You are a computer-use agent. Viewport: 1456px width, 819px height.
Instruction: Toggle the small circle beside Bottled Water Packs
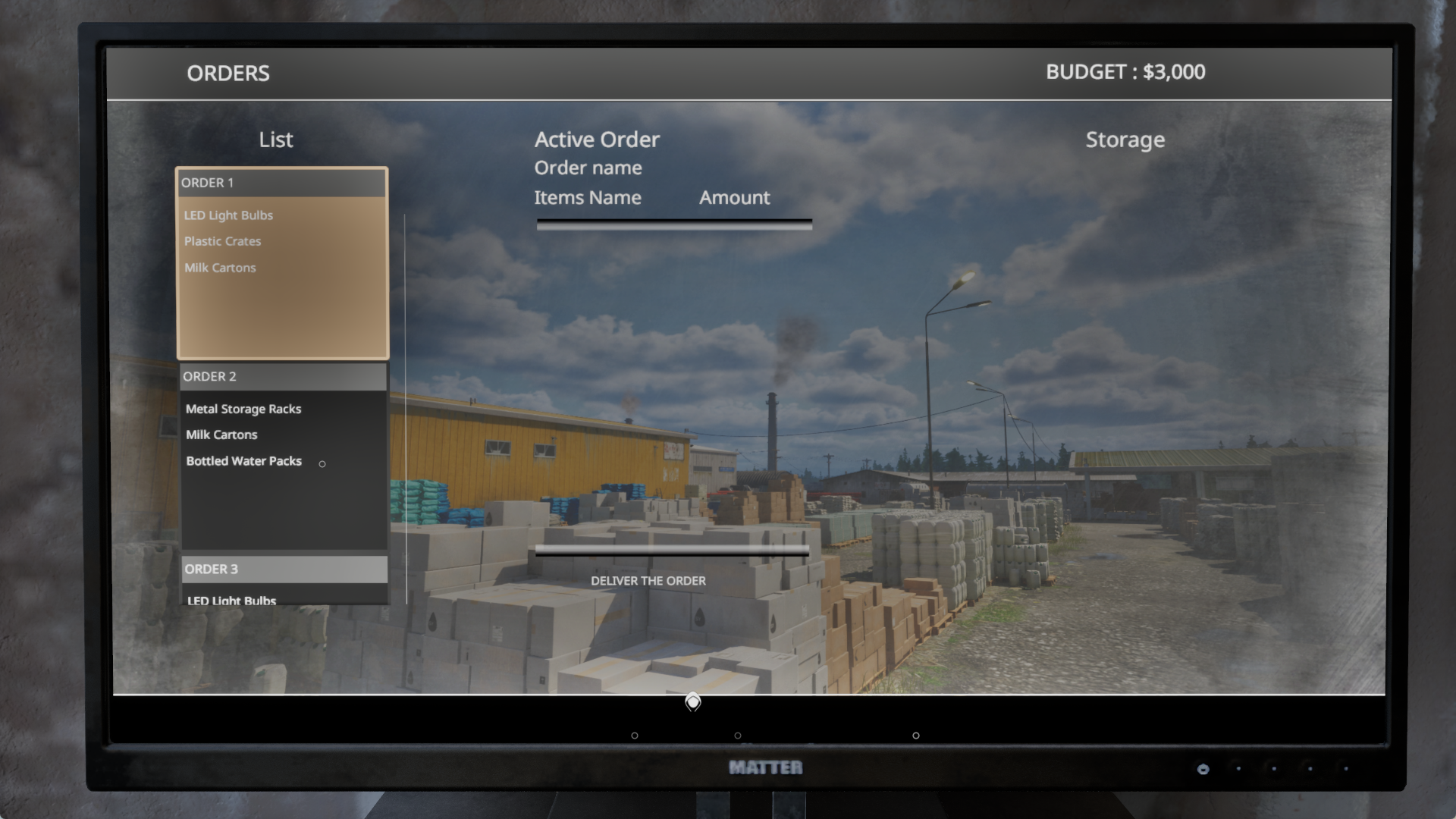click(323, 463)
